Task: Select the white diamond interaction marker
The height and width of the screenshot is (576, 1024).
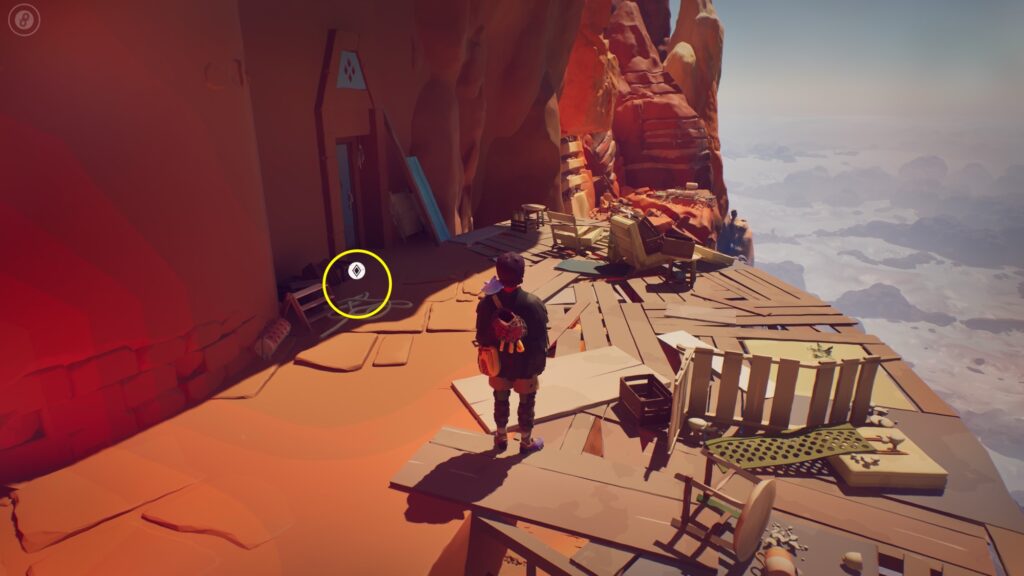Action: 356,271
